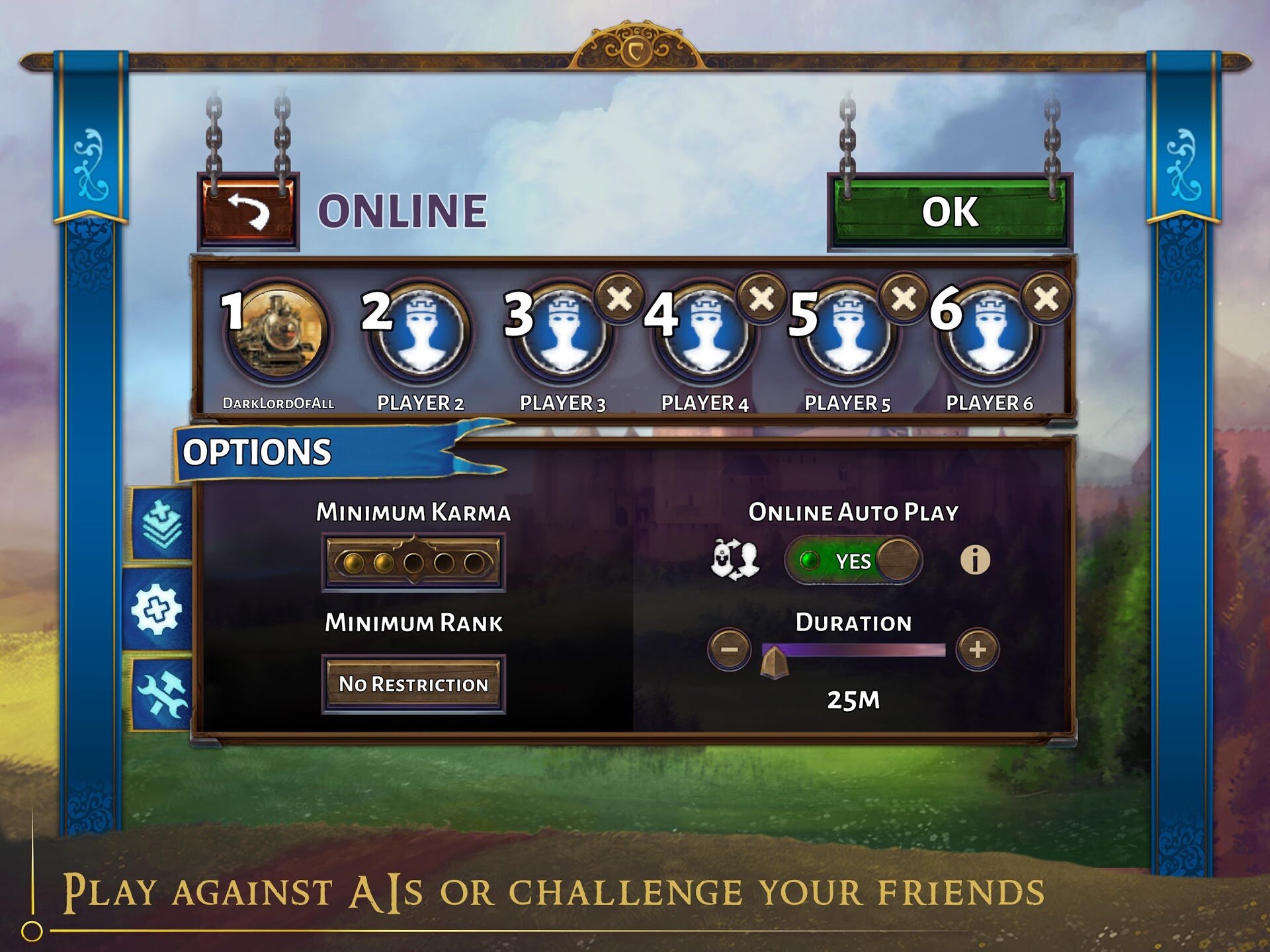Increase duration with the plus button
Viewport: 1270px width, 952px height.
pyautogui.click(x=978, y=650)
